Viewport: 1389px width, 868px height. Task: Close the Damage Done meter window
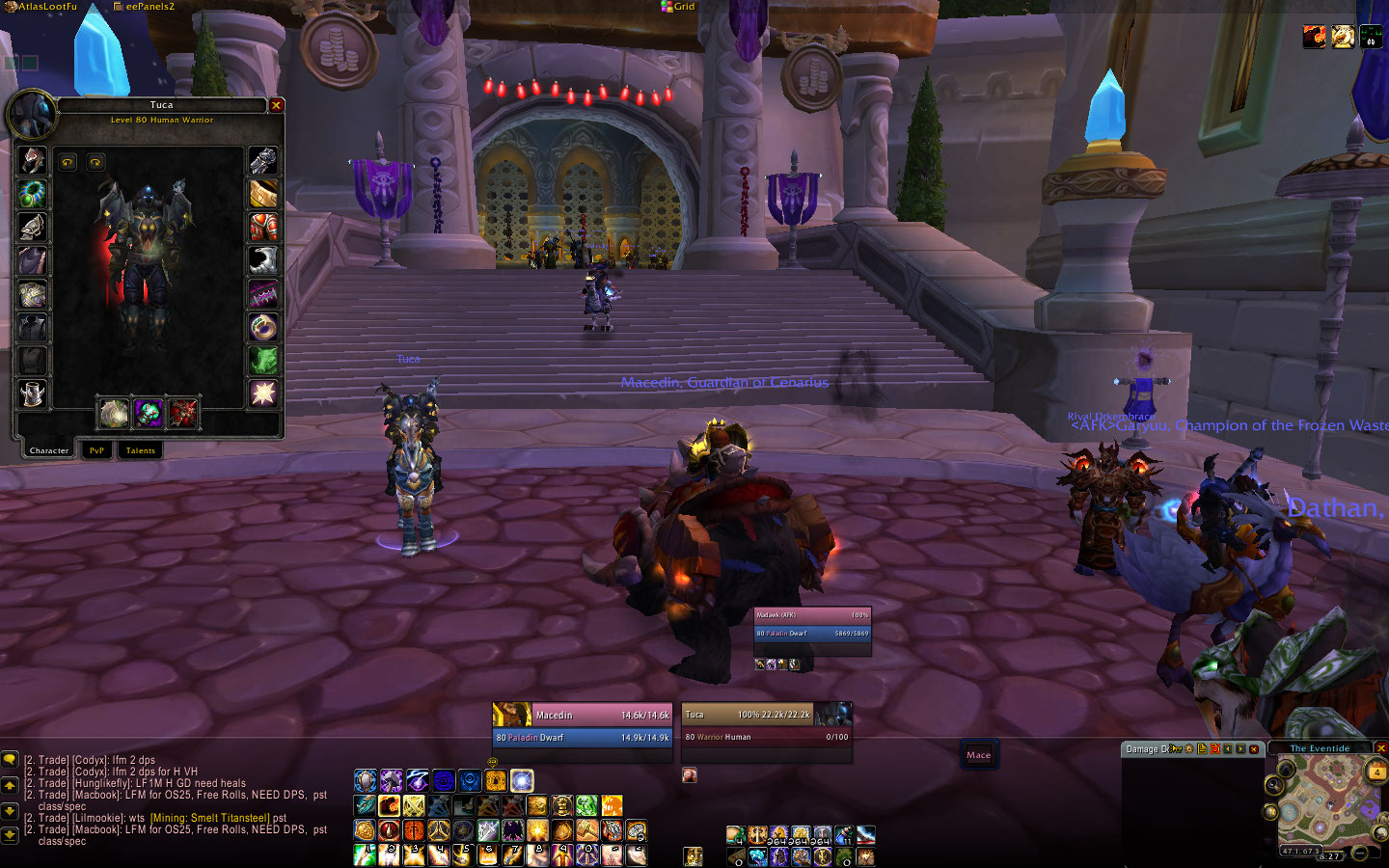tap(1253, 749)
